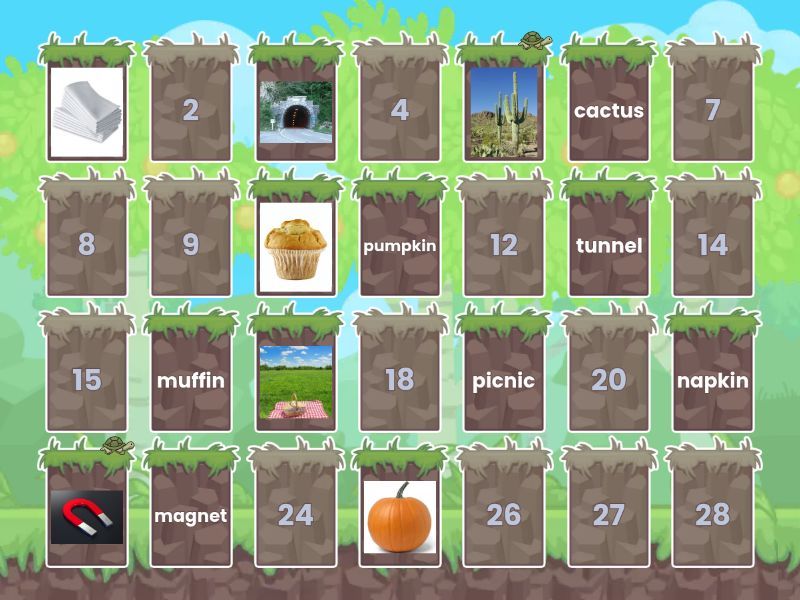
Task: Flip card number 12
Action: coord(503,245)
